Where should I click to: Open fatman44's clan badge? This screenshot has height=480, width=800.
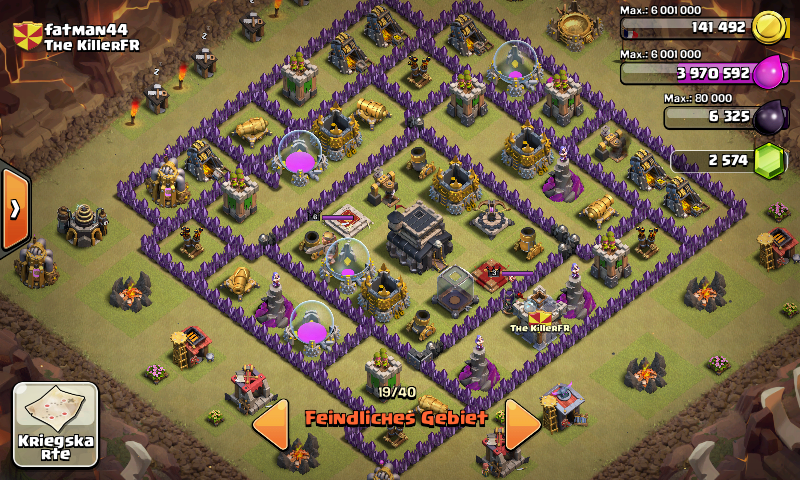pos(27,37)
